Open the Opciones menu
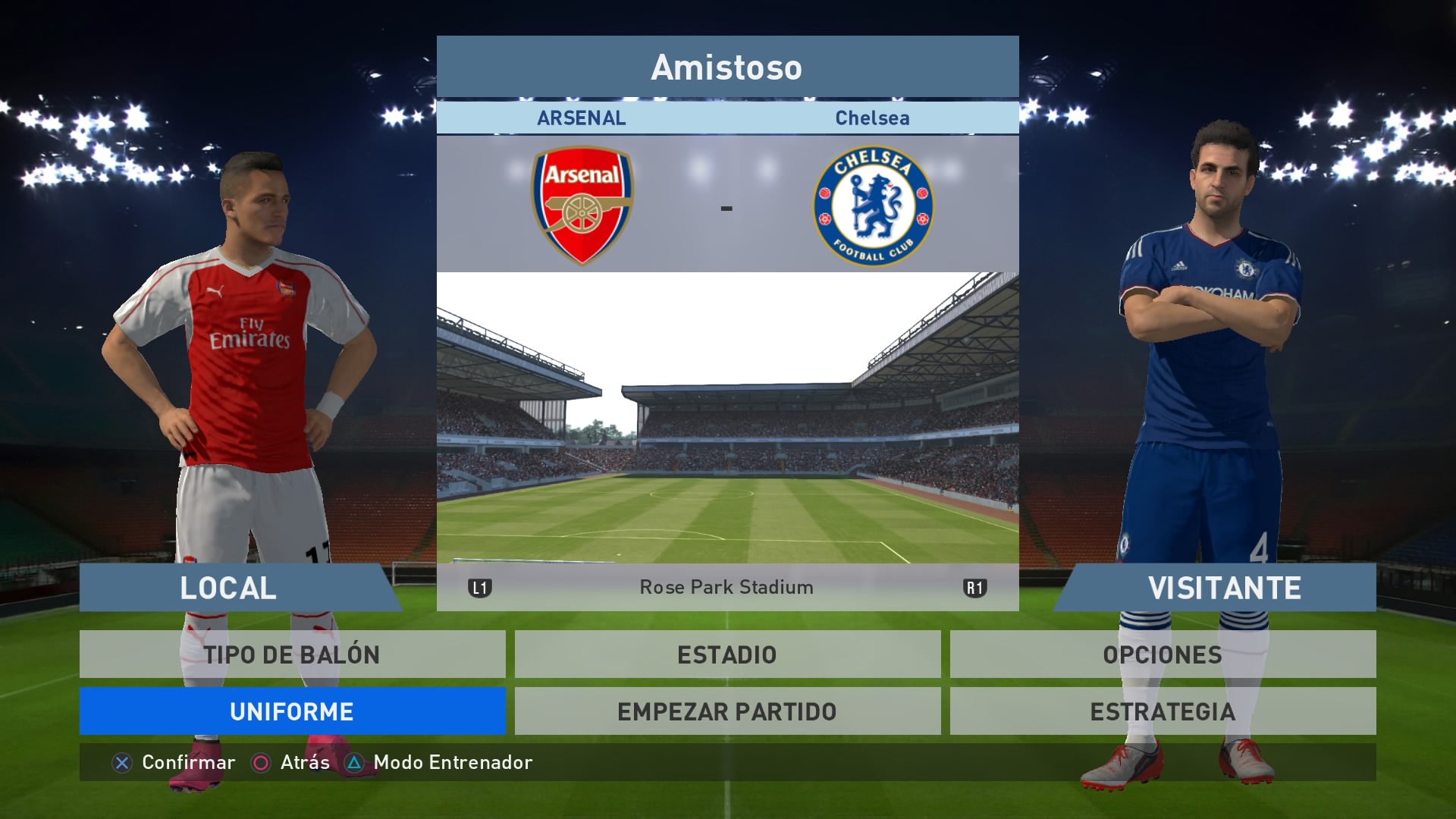Viewport: 1456px width, 819px height. click(x=1163, y=654)
